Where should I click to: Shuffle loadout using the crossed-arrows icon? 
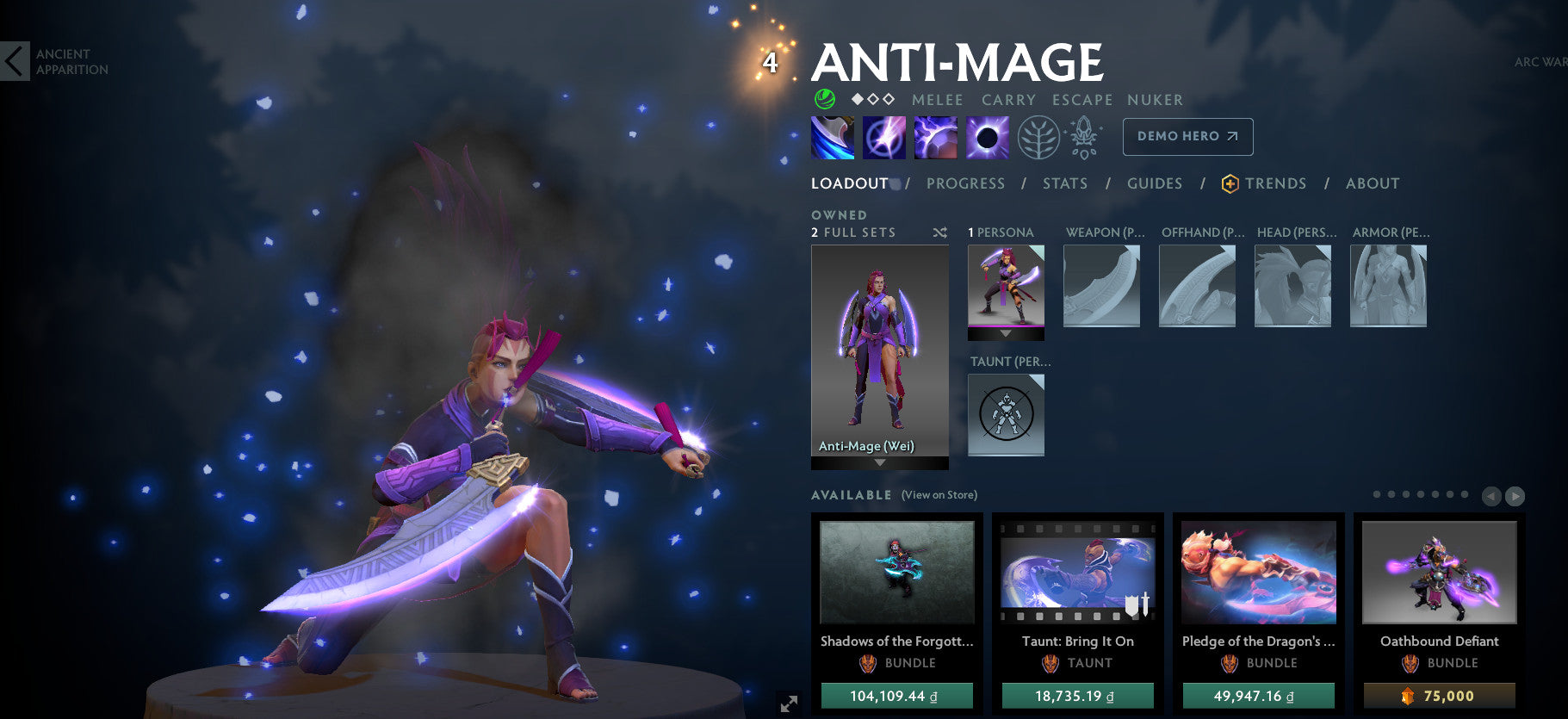[939, 232]
